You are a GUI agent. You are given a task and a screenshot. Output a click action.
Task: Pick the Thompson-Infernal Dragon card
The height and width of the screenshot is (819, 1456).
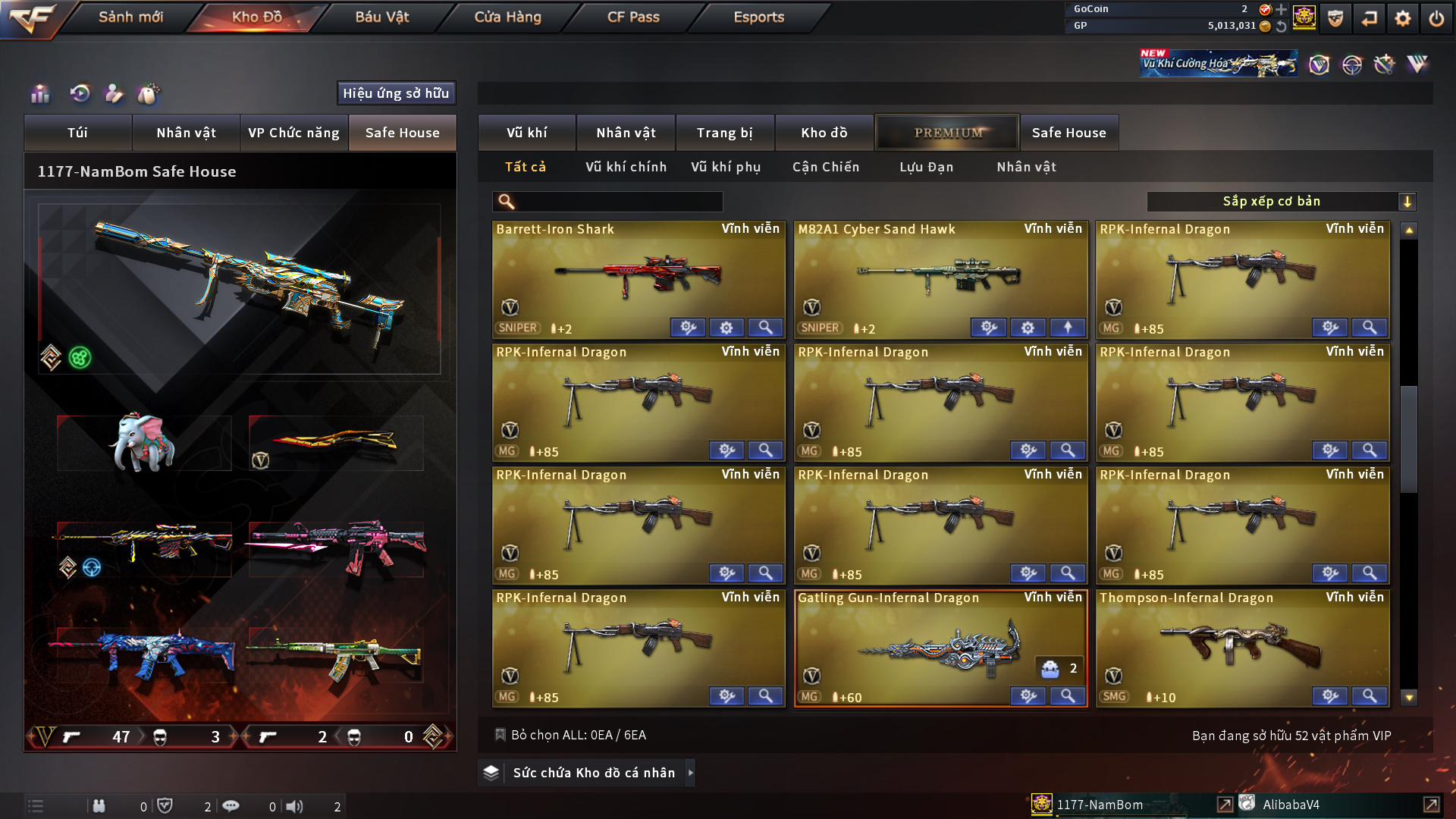(x=1242, y=645)
